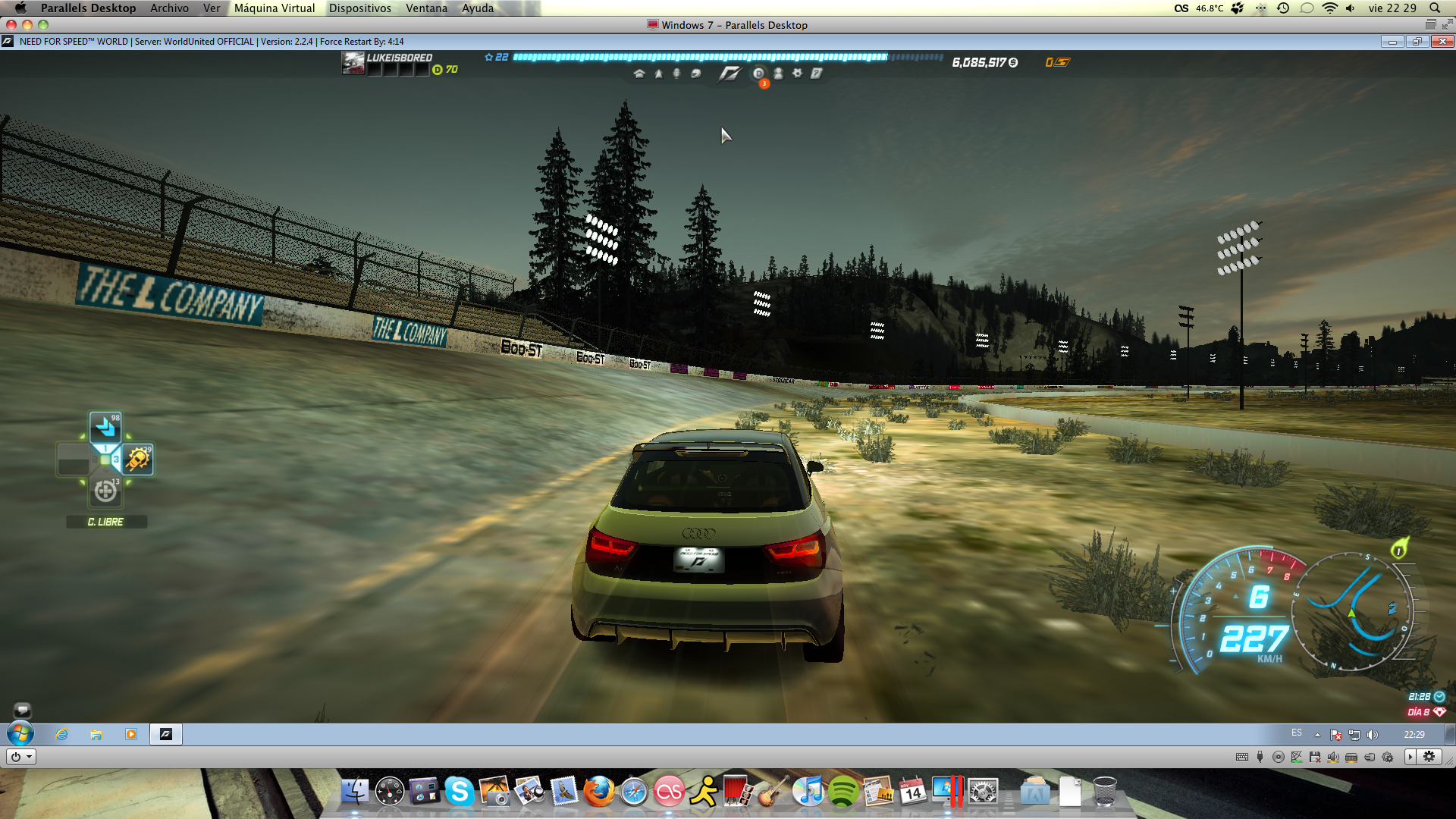Toggle the microphone voice chat icon
The height and width of the screenshot is (819, 1456).
tap(676, 74)
